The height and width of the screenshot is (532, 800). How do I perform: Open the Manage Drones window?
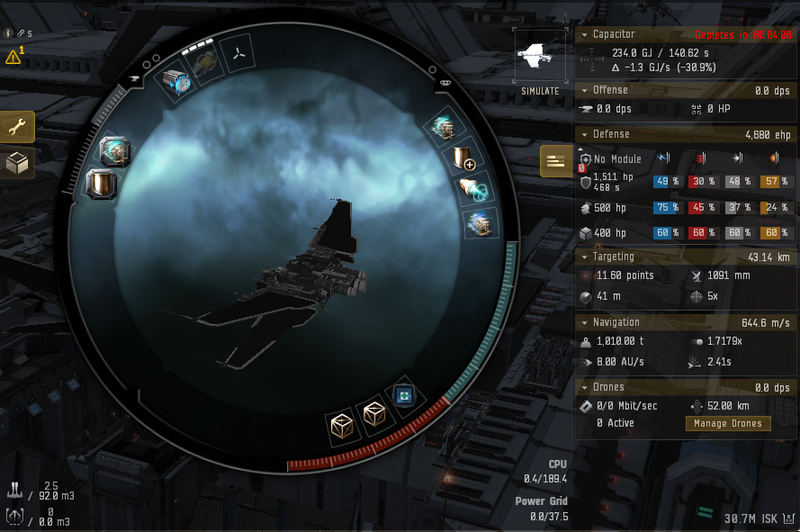[727, 423]
